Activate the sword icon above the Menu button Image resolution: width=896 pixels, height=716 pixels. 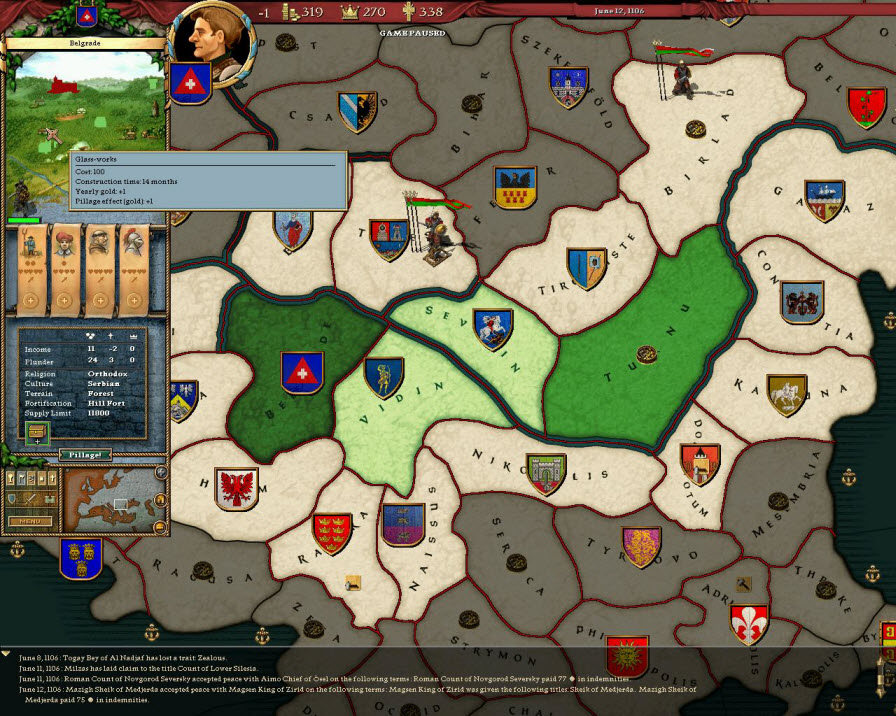click(31, 498)
